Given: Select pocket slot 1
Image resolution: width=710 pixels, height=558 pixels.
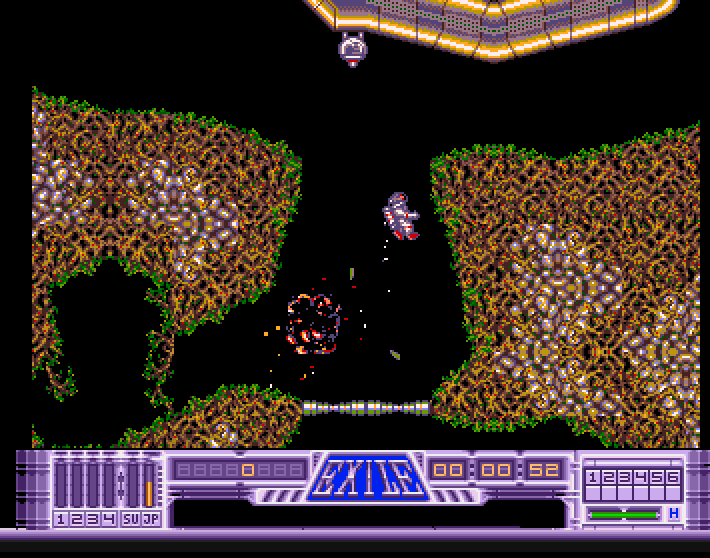Looking at the screenshot, I should (593, 478).
